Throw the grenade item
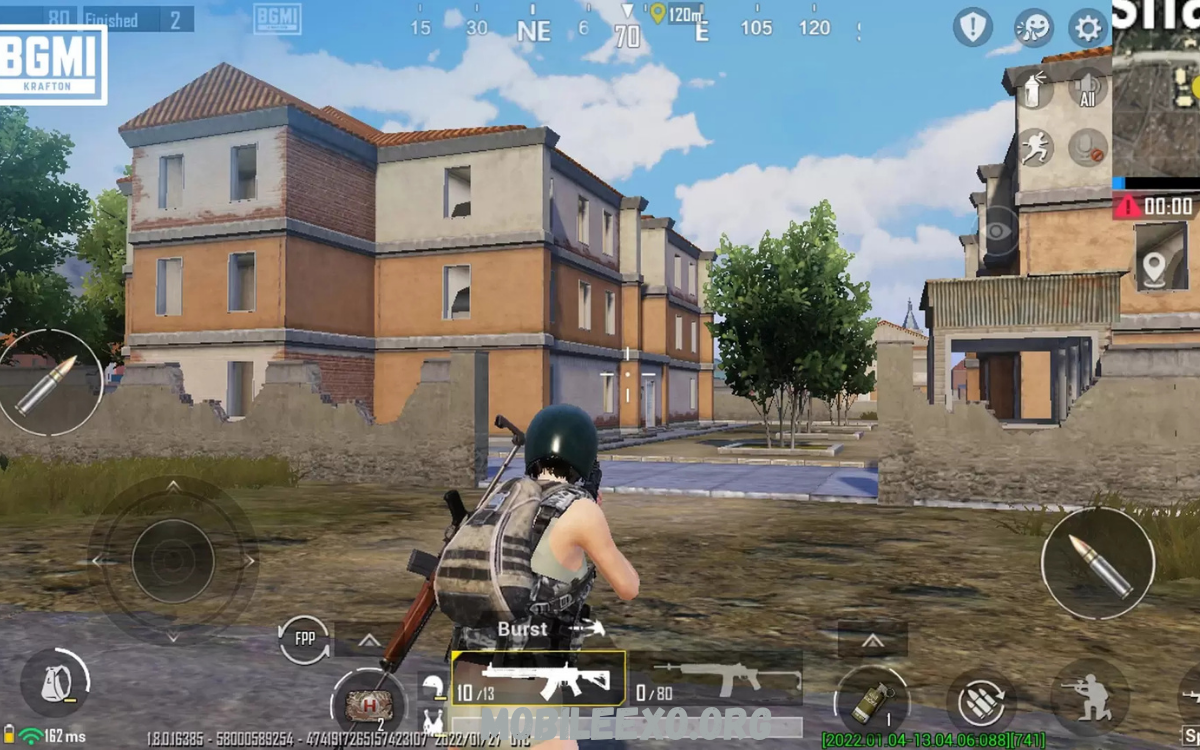The width and height of the screenshot is (1200, 750). [x=869, y=701]
